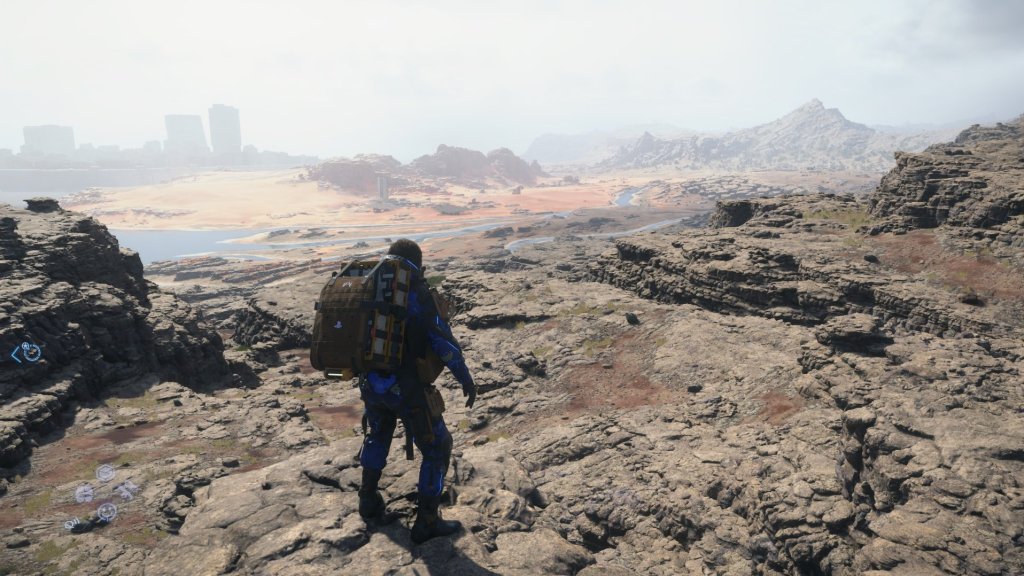Choose the smiley face shortcut icon
Screen dimensions: 1024x576
[106, 512]
